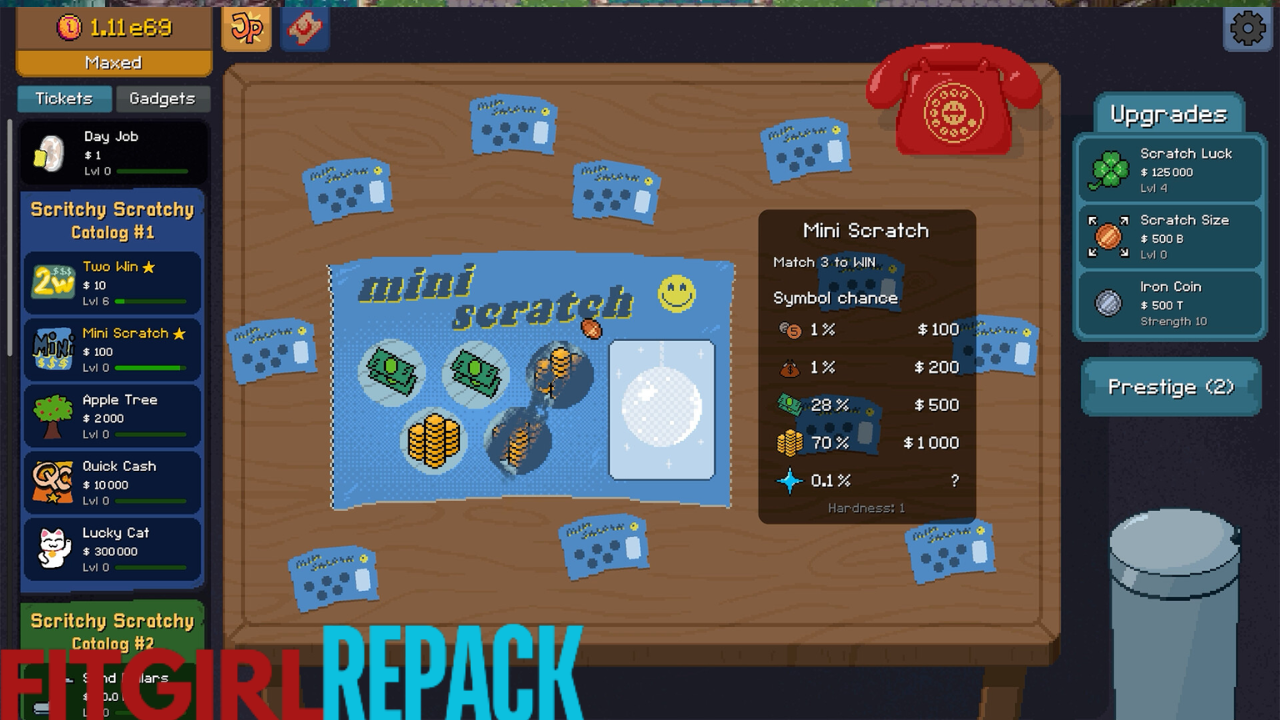1280x720 pixels.
Task: Buy a Two Win ticket
Action: (x=113, y=283)
